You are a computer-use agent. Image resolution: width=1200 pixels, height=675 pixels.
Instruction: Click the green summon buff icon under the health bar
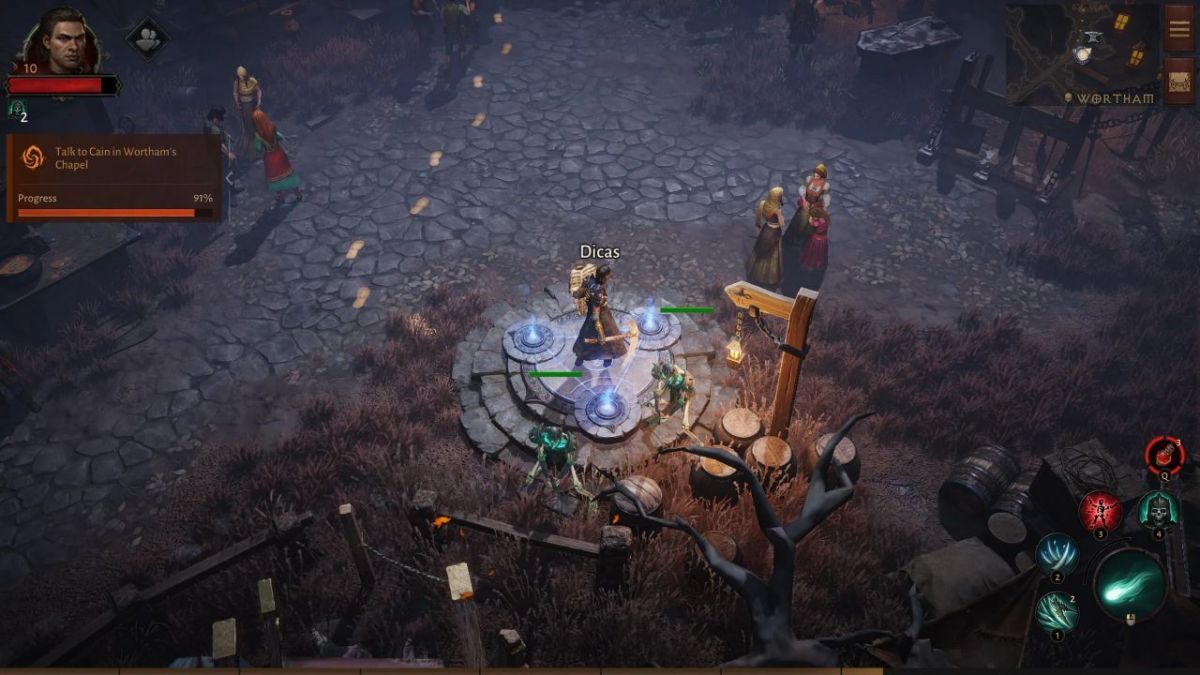pyautogui.click(x=16, y=108)
